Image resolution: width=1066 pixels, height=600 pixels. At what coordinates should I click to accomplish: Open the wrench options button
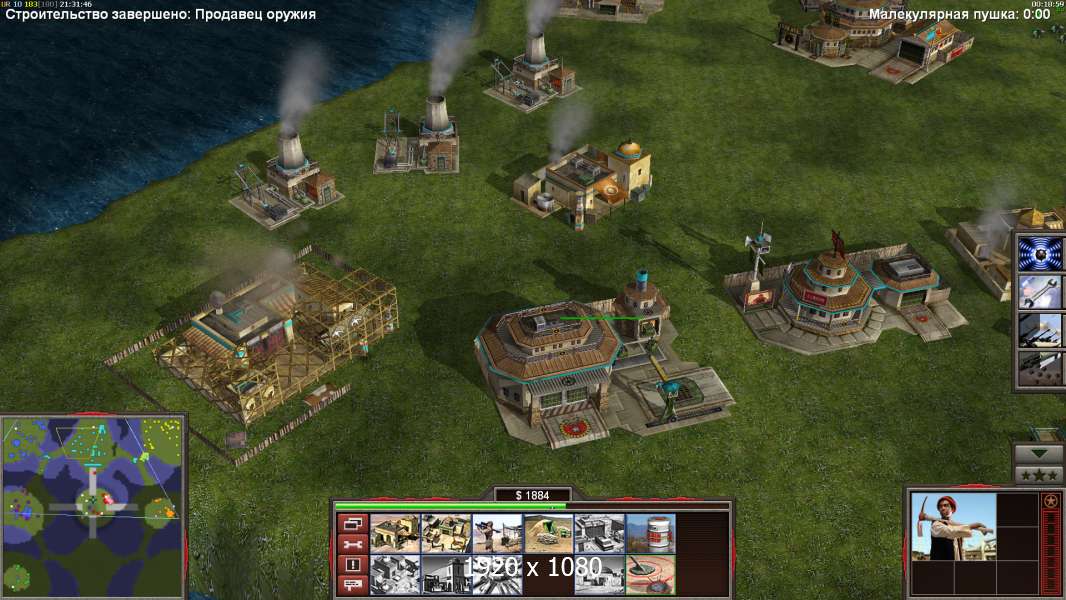352,544
